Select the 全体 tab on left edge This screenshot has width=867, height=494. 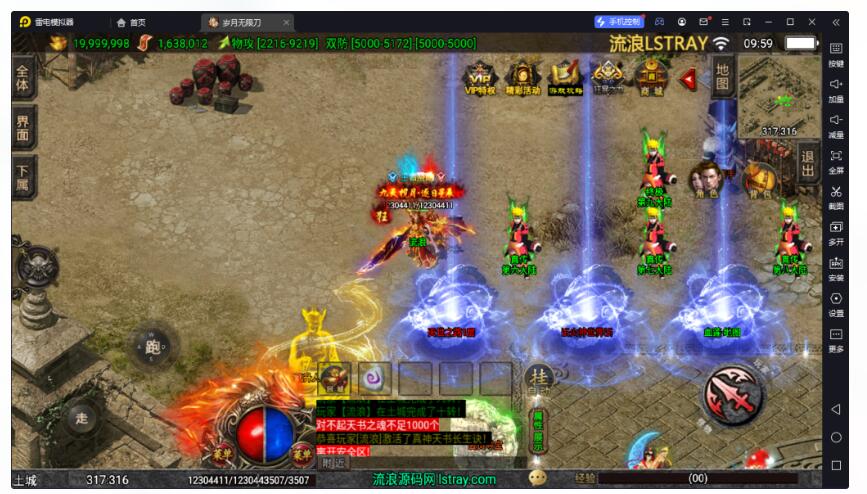(24, 77)
